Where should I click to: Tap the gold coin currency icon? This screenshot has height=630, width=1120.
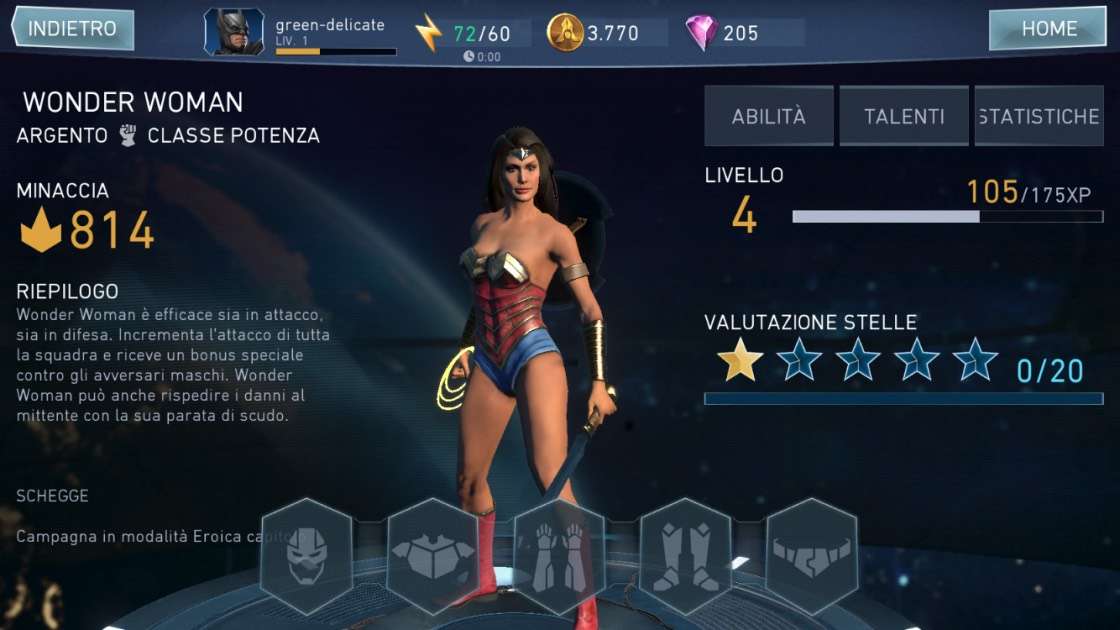tap(565, 33)
